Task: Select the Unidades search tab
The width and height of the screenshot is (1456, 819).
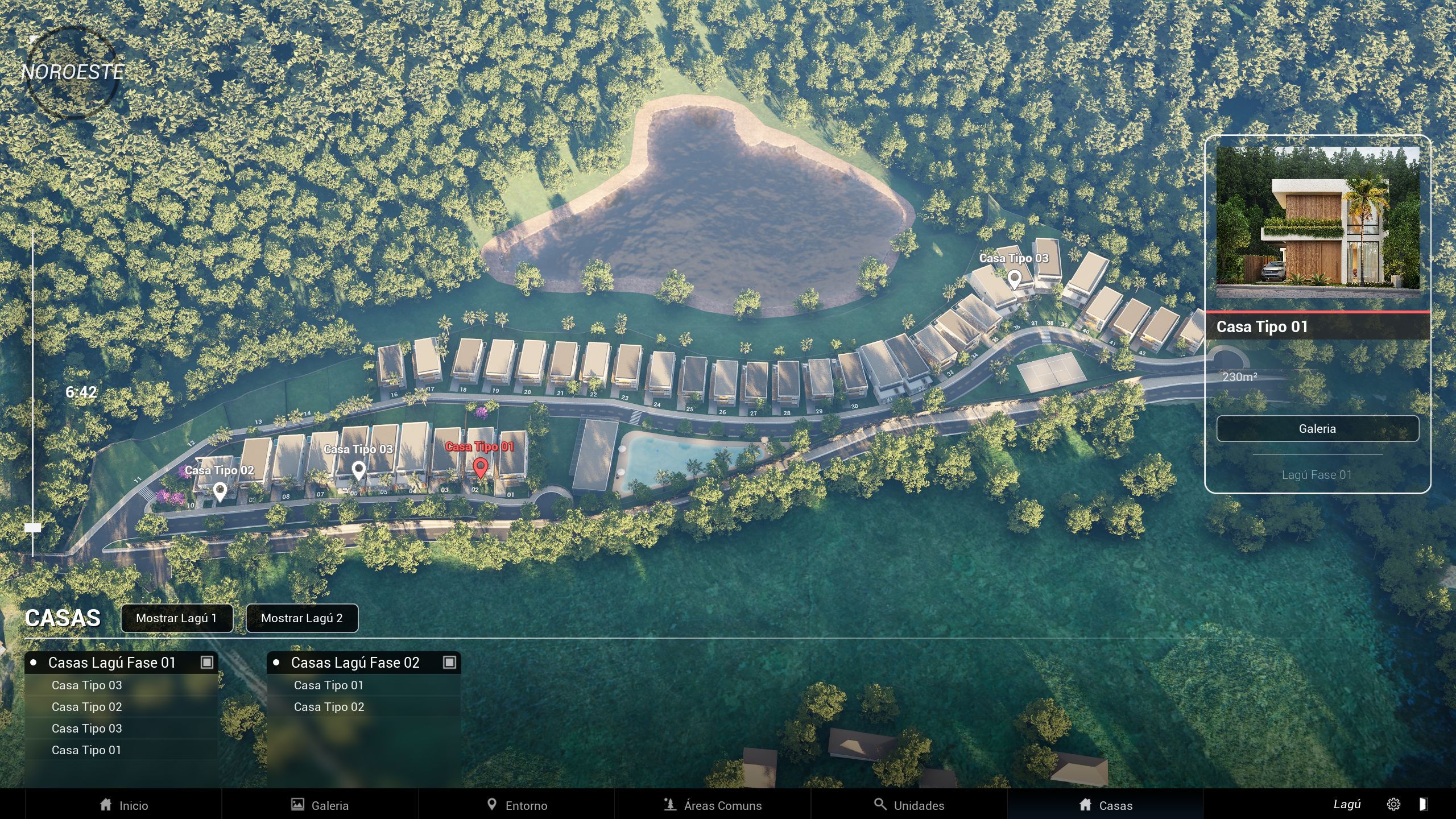Action: (909, 805)
